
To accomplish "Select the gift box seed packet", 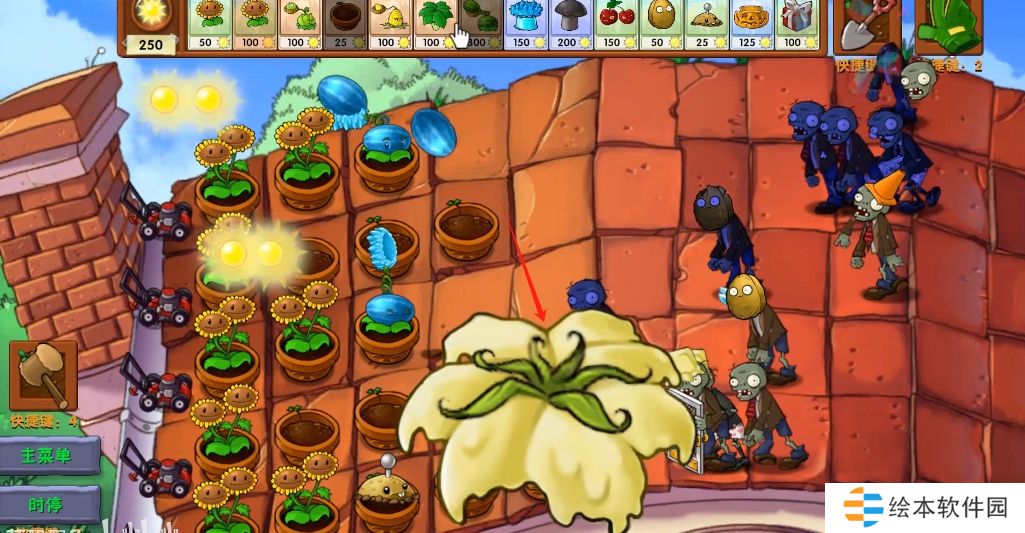I will [796, 24].
